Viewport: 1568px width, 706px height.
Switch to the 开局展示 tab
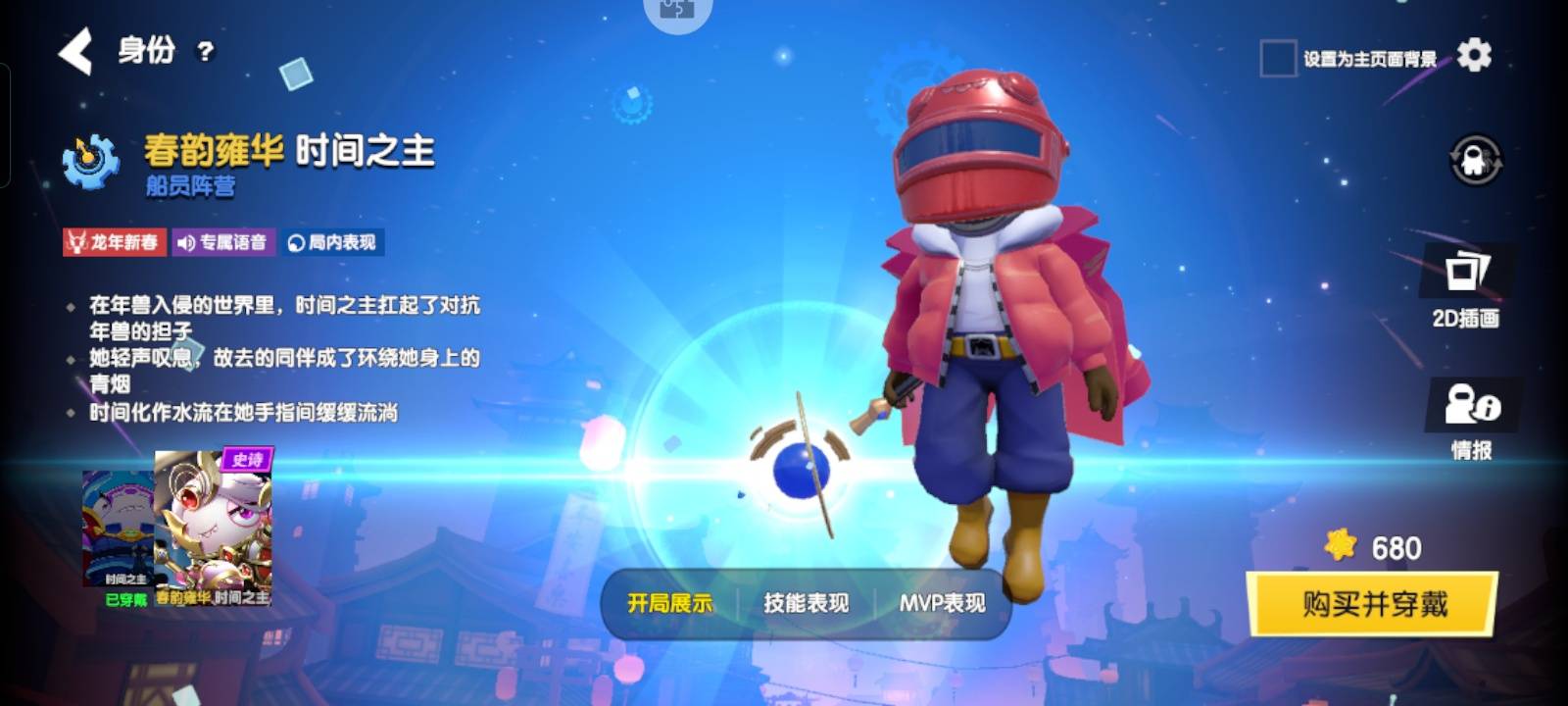[x=669, y=603]
